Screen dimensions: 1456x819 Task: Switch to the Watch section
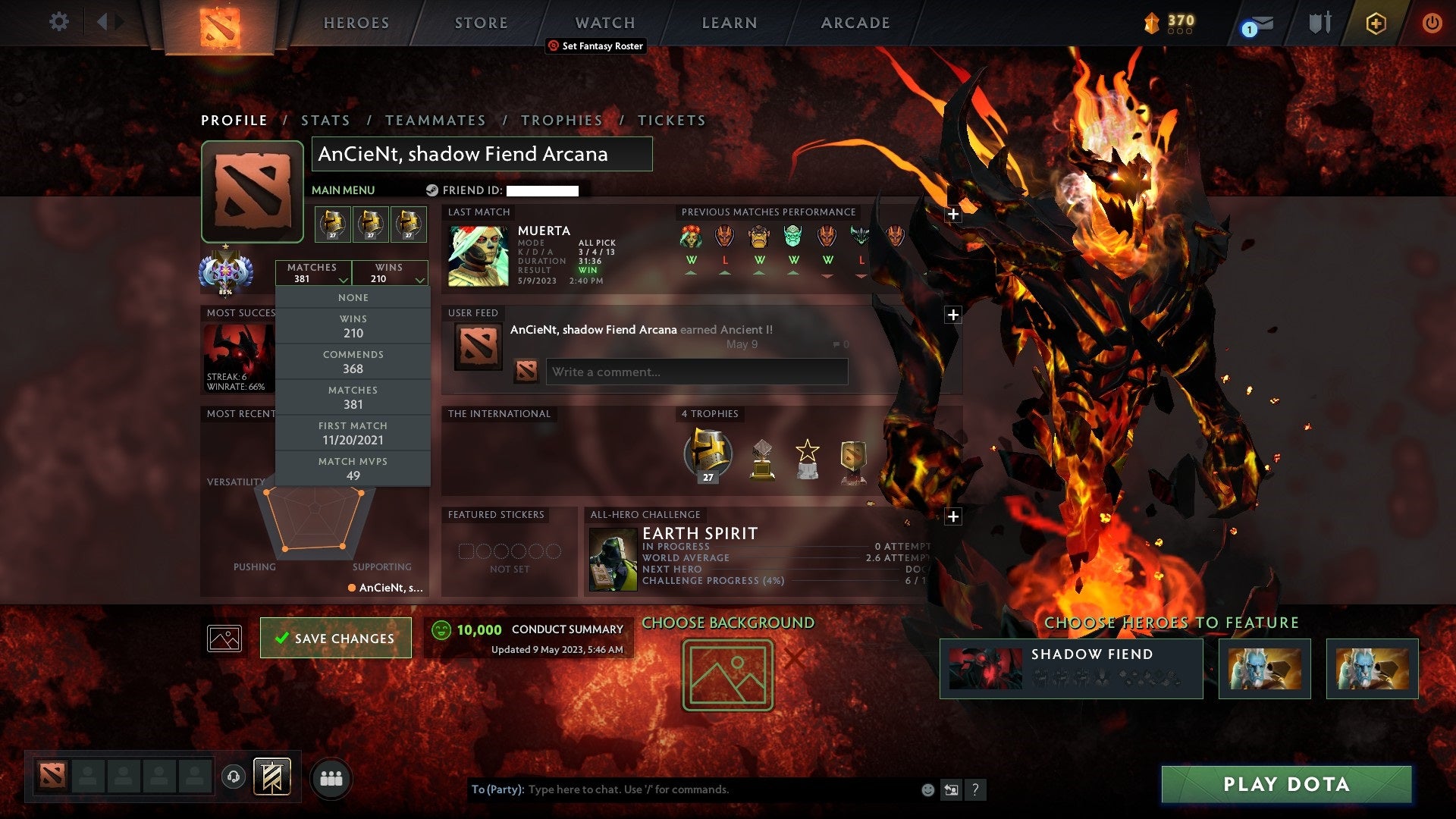pos(604,23)
